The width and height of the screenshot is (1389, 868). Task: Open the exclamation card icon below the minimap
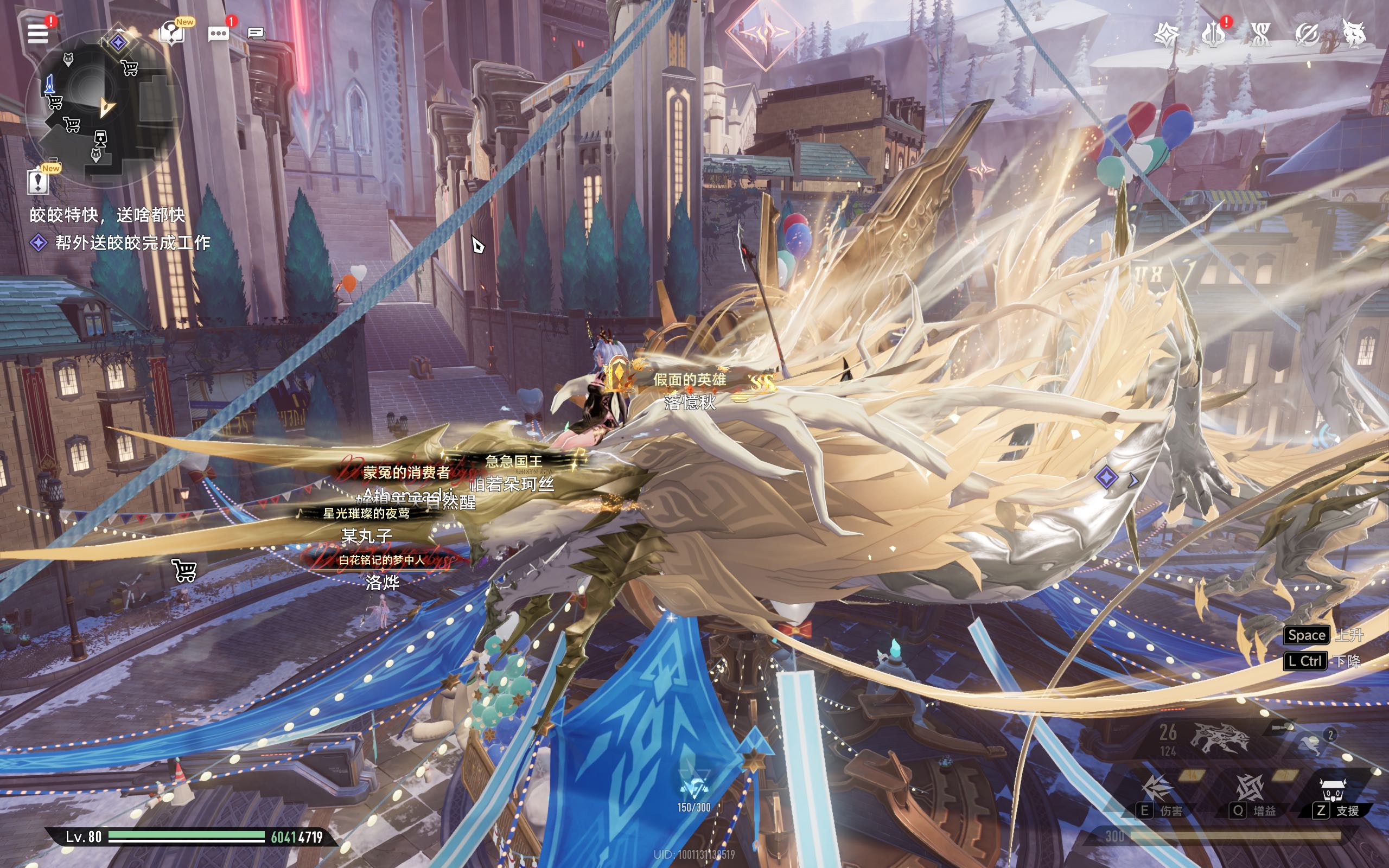coord(39,181)
